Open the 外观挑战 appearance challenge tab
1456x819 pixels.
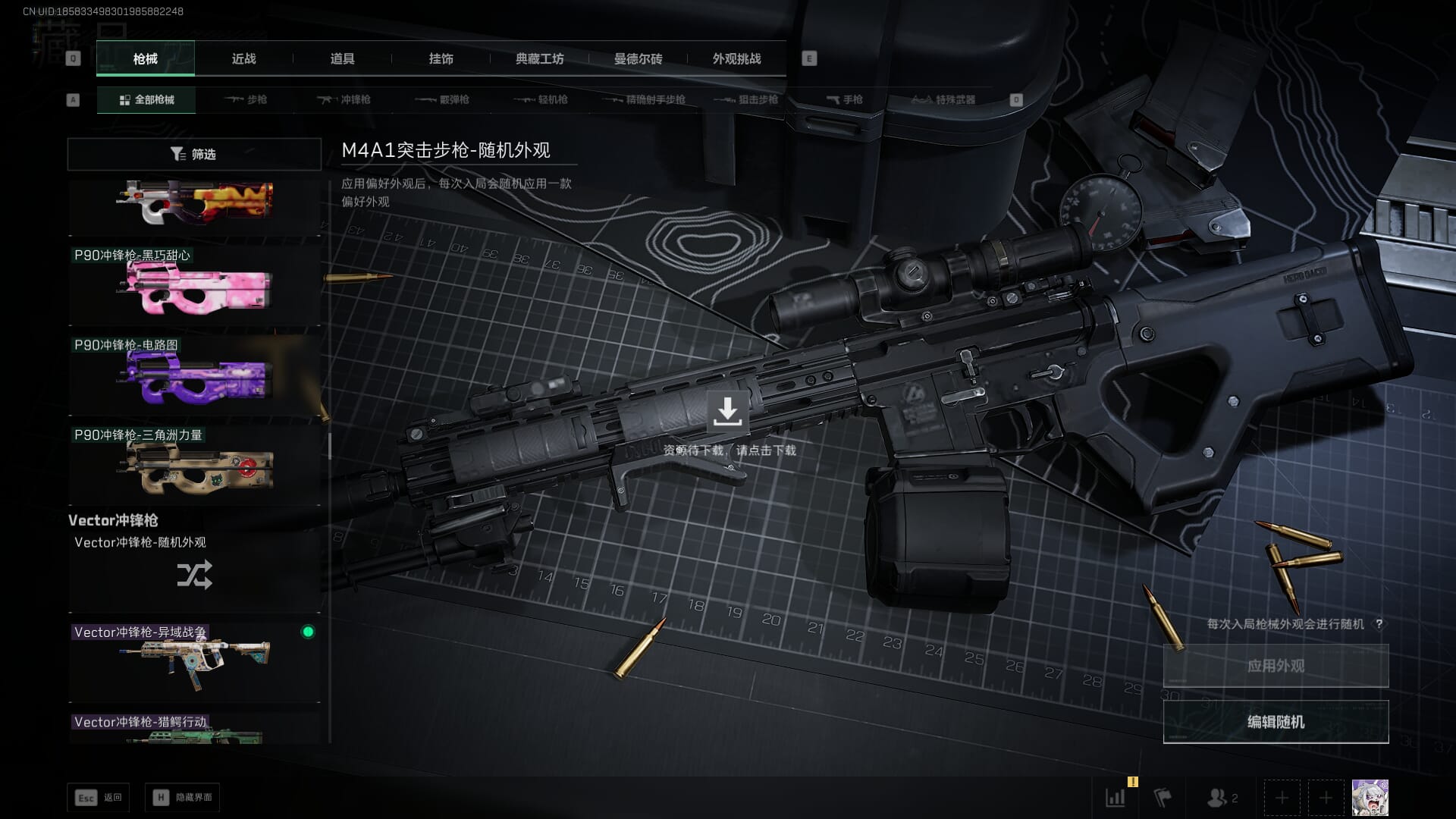pos(736,59)
